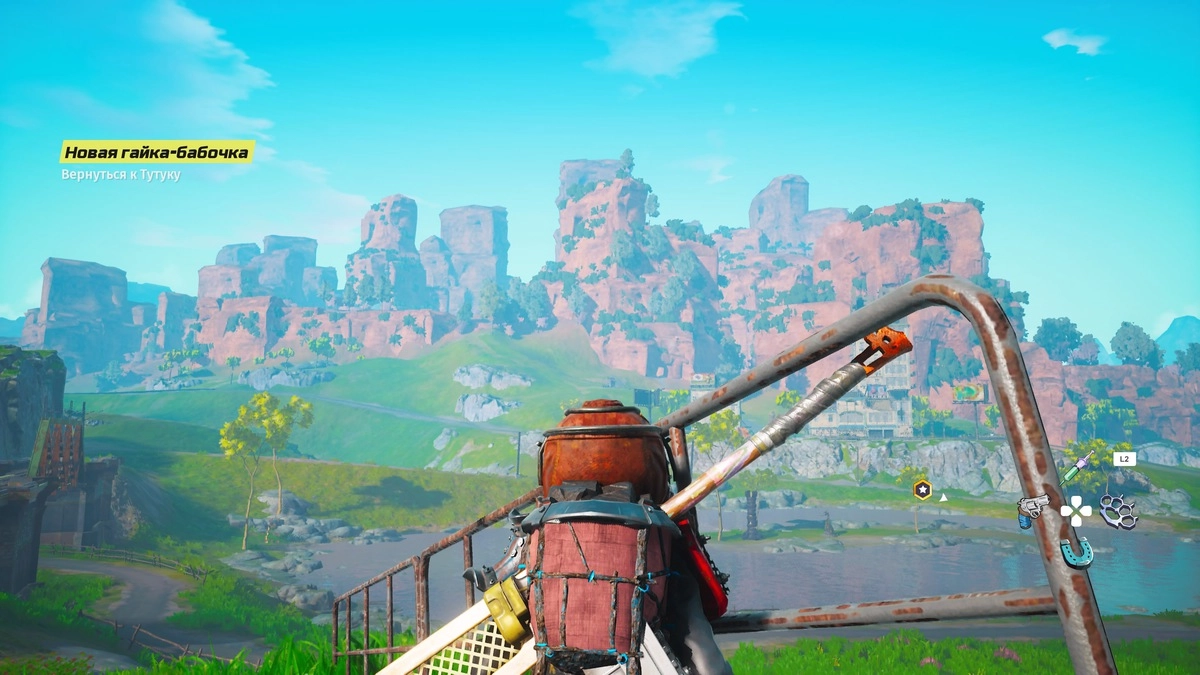Viewport: 1200px width, 675px height.
Task: Equip the brass knuckles quick-slot
Action: click(1118, 511)
